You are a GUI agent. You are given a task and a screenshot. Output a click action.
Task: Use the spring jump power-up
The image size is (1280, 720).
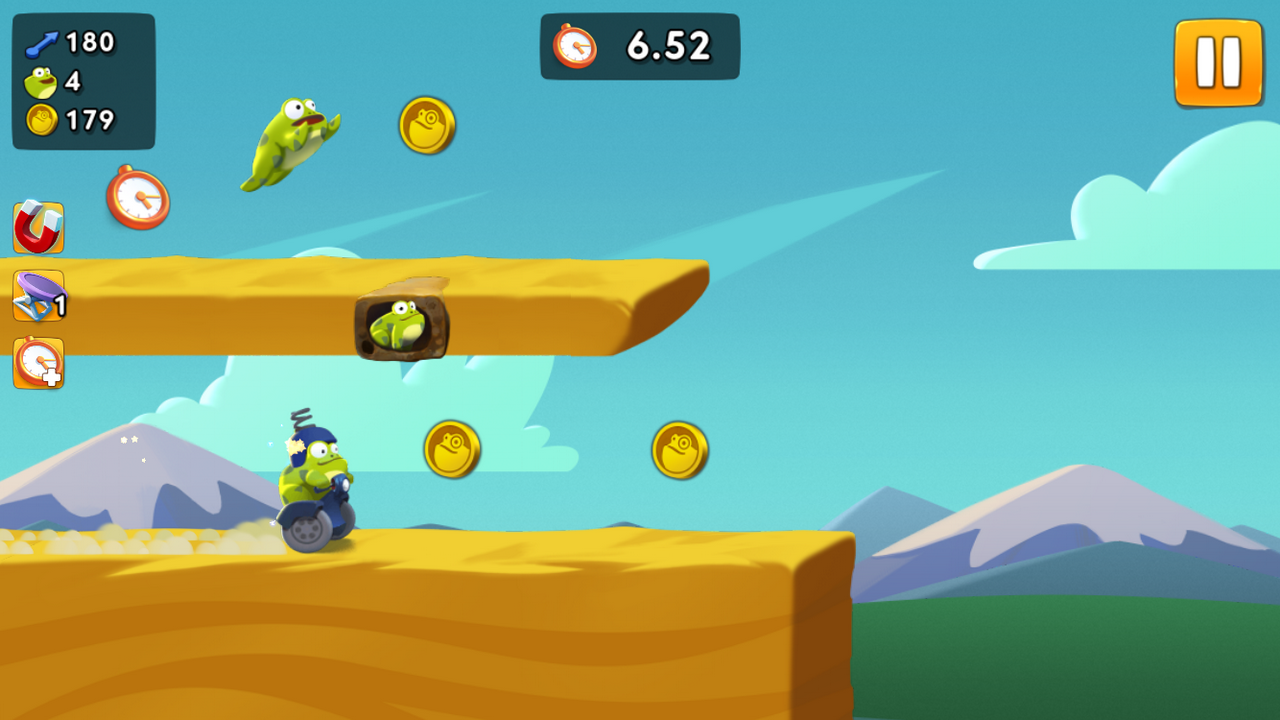pyautogui.click(x=38, y=296)
